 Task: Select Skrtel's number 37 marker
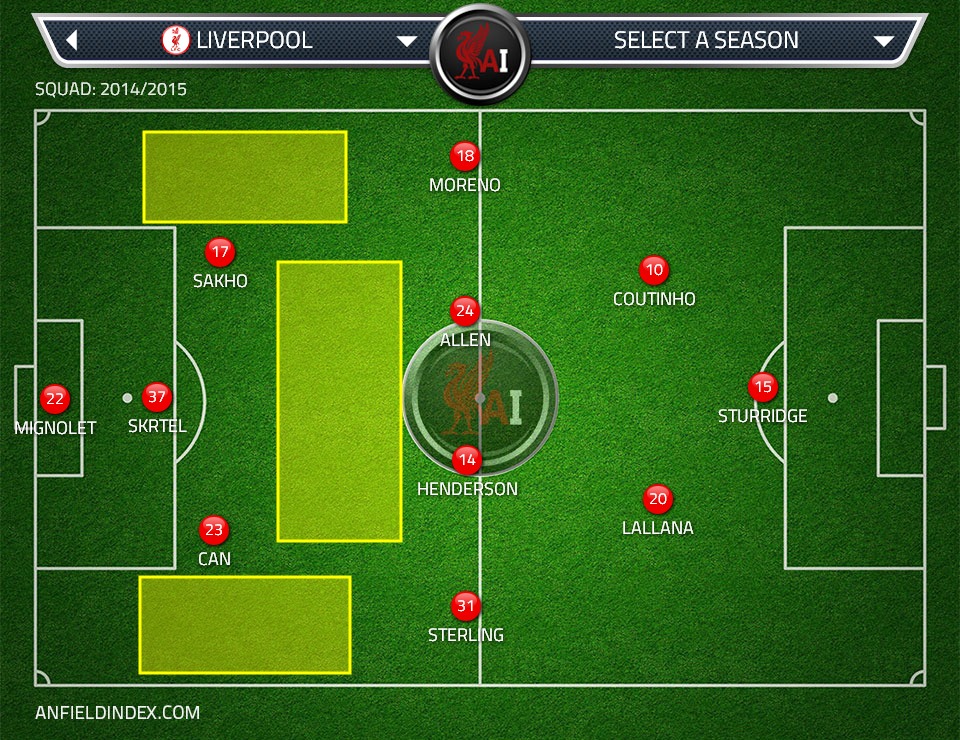157,397
